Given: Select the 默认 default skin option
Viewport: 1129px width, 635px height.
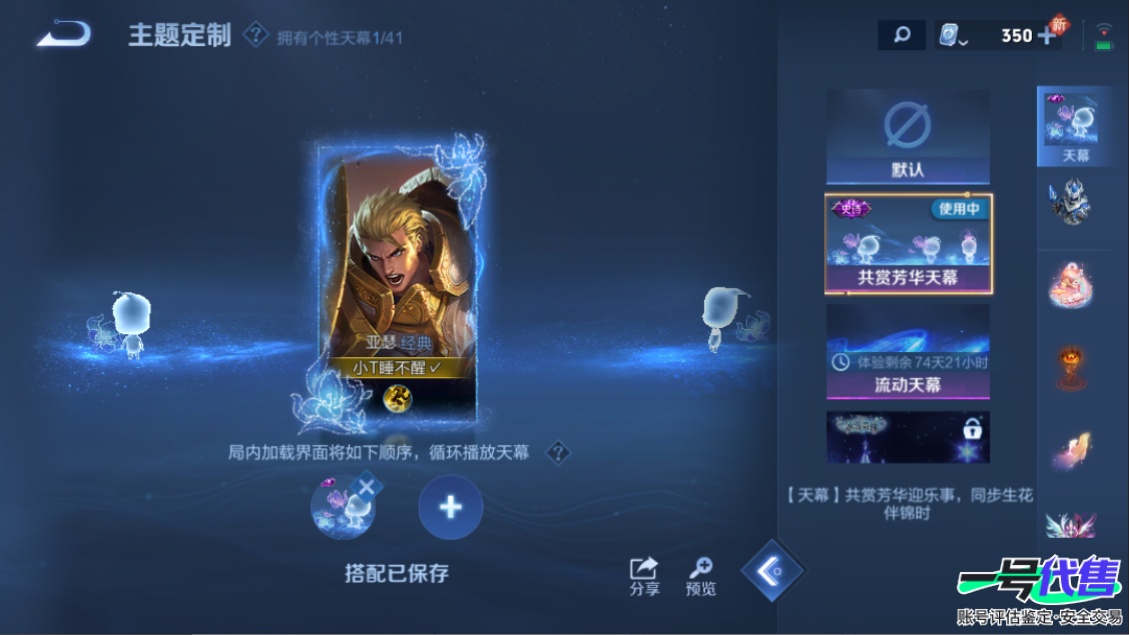Looking at the screenshot, I should tap(907, 137).
